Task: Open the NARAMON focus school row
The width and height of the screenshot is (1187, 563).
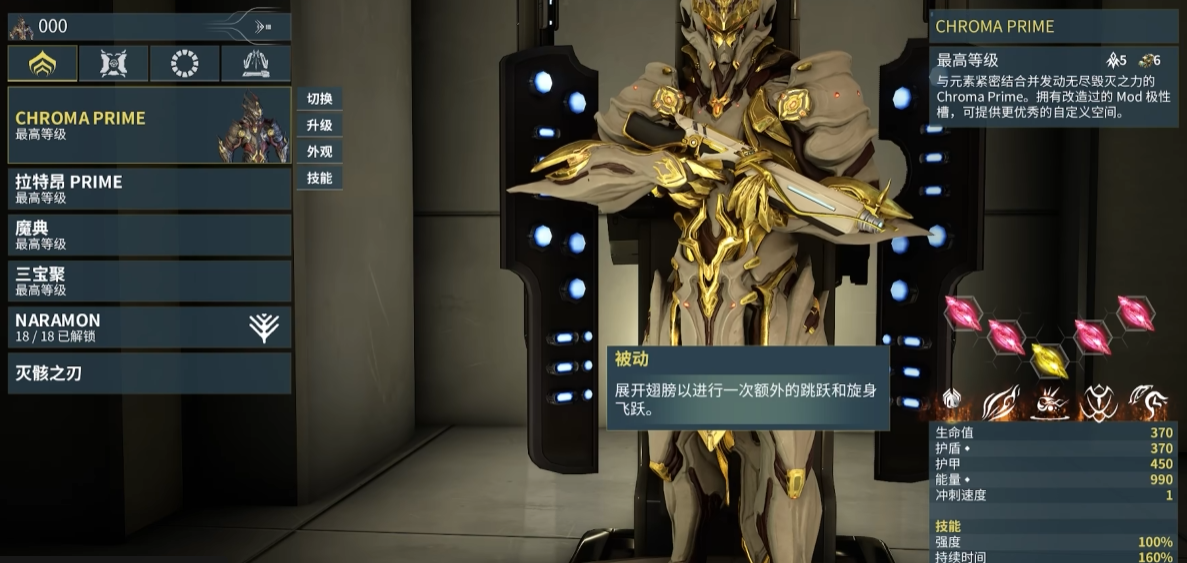Action: (x=150, y=327)
